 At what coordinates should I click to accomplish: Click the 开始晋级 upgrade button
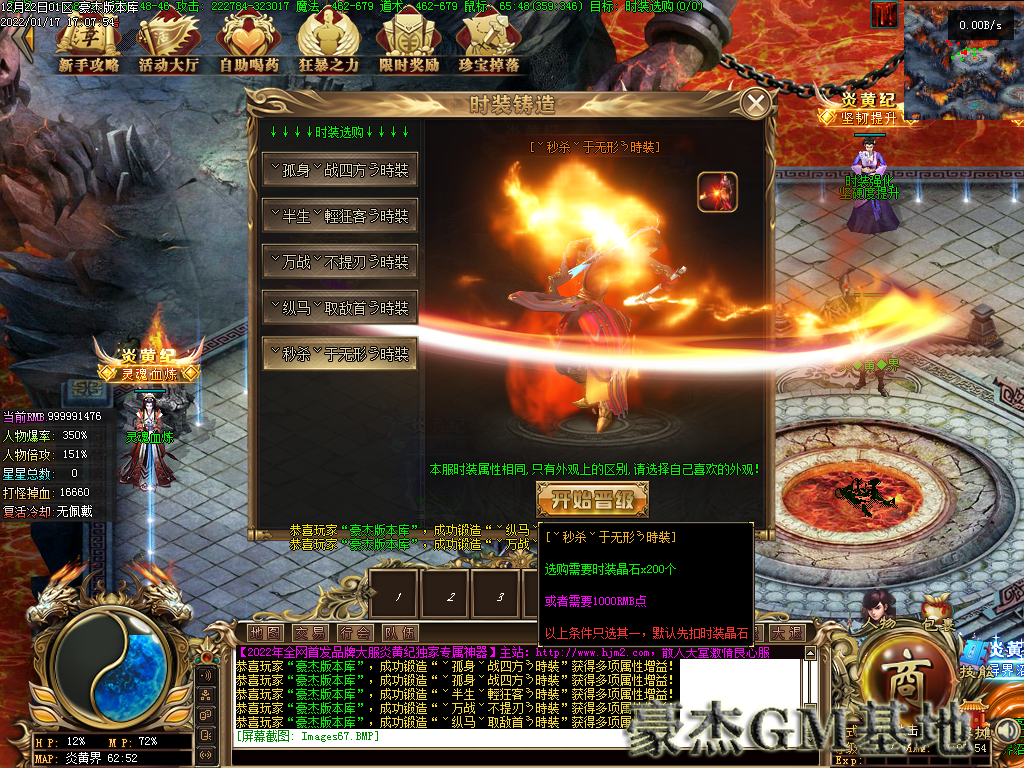[592, 499]
